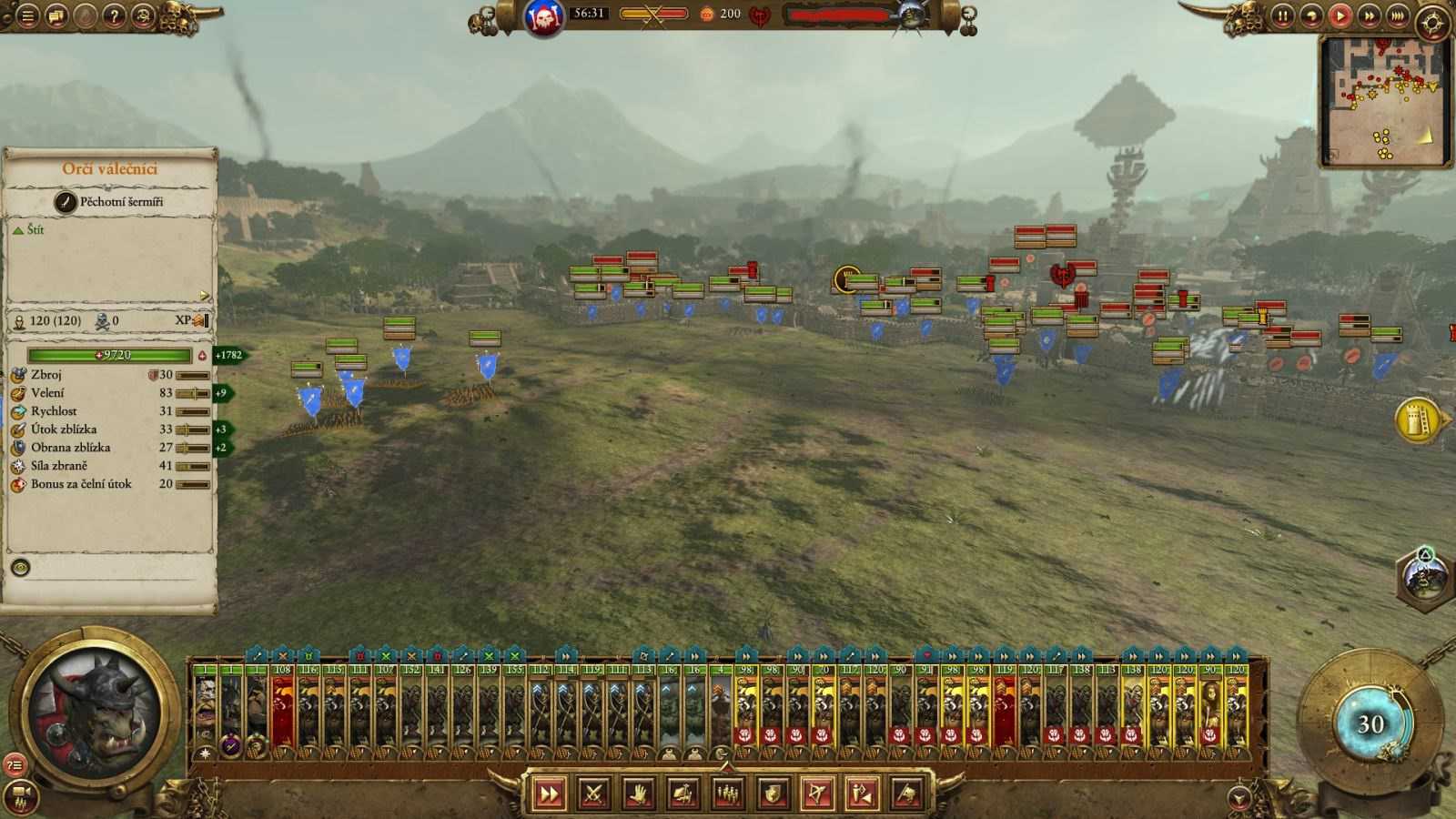Toggle skirmish mode button
1456x819 pixels.
pos(863,794)
